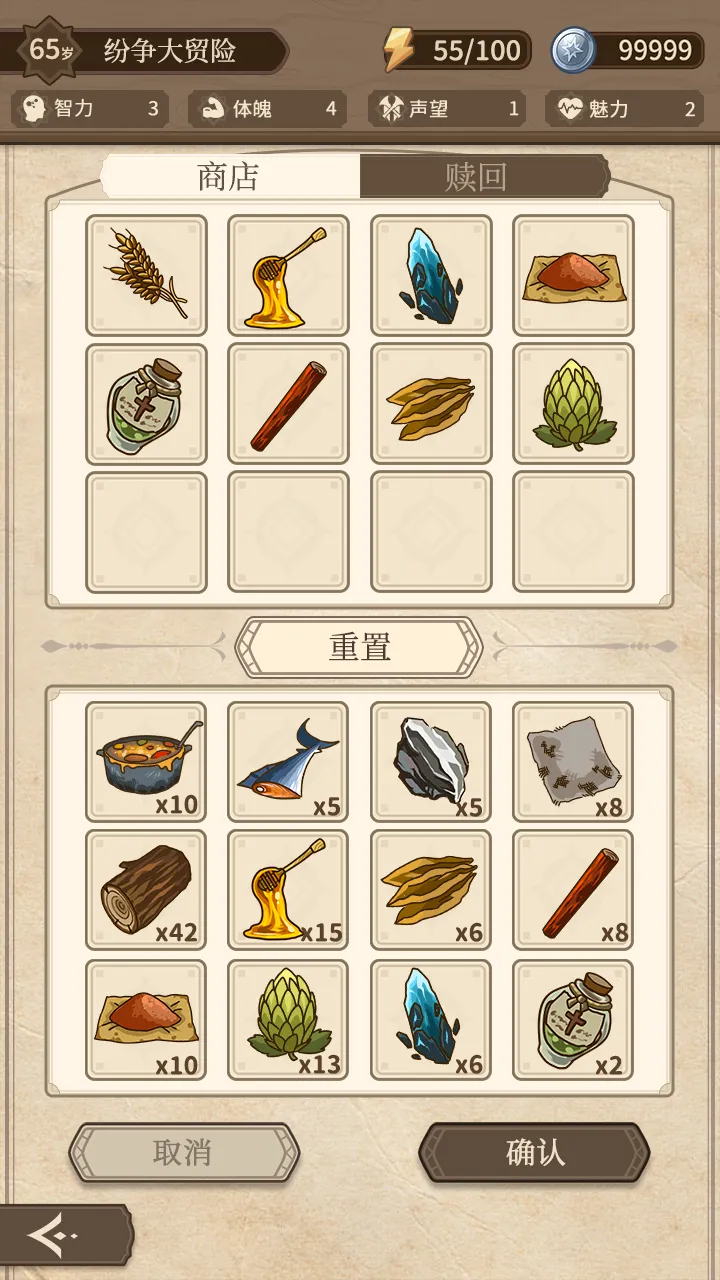
Task: Cancel using the 取消 button
Action: (183, 1152)
